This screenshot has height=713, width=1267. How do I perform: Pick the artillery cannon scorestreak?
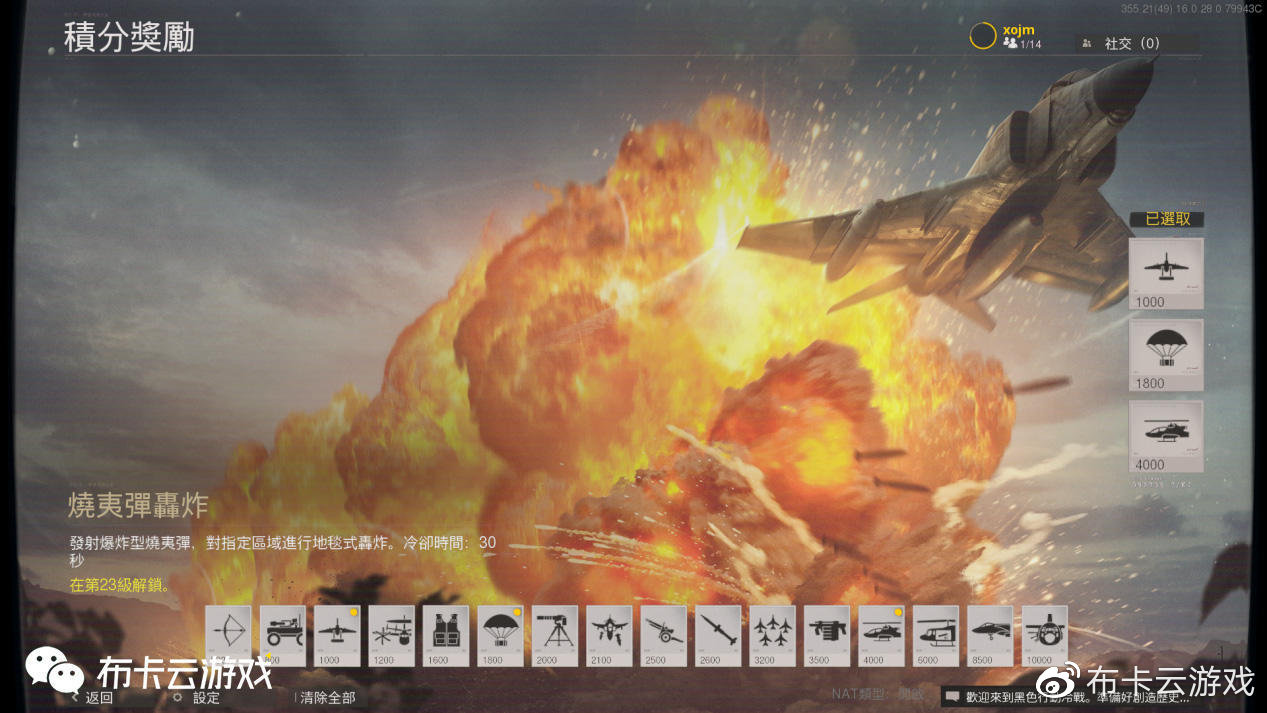tap(663, 634)
